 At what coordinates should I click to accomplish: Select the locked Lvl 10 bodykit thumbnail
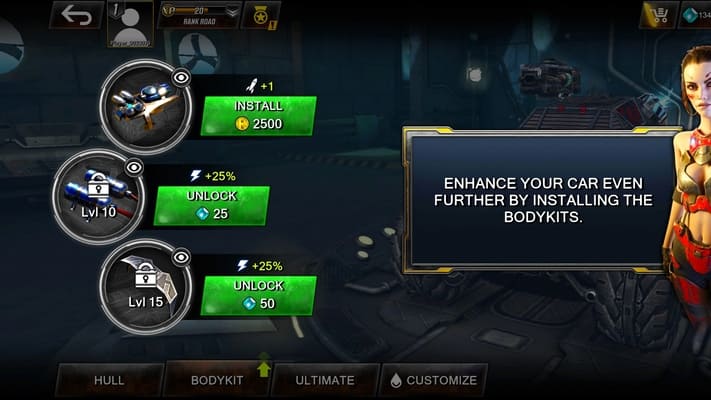coord(97,195)
